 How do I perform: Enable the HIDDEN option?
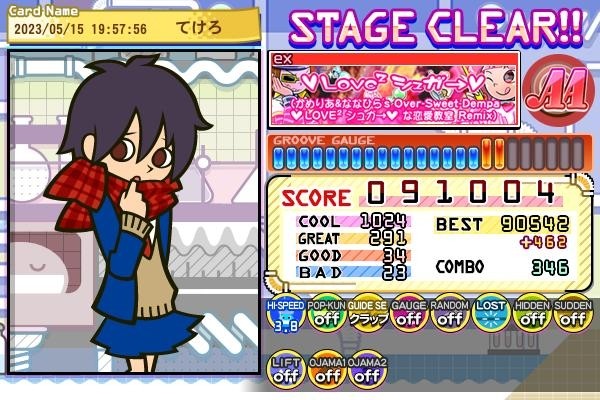(531, 318)
